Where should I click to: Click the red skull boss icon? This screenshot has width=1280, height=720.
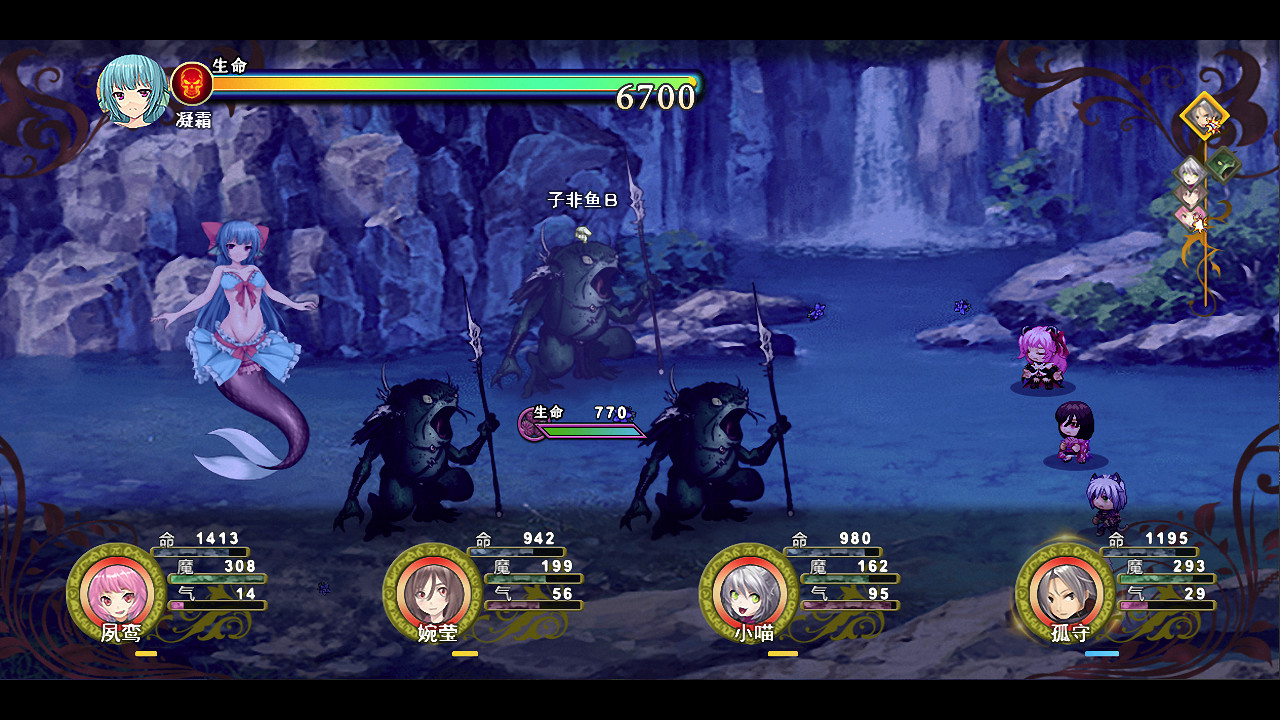click(x=192, y=84)
